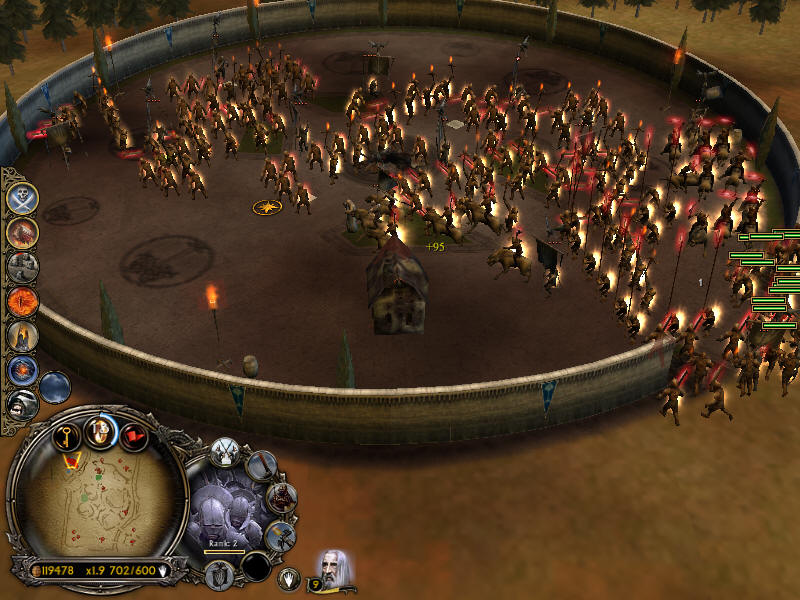Image resolution: width=800 pixels, height=600 pixels.
Task: Use the stone fortress power
Action: point(22,266)
